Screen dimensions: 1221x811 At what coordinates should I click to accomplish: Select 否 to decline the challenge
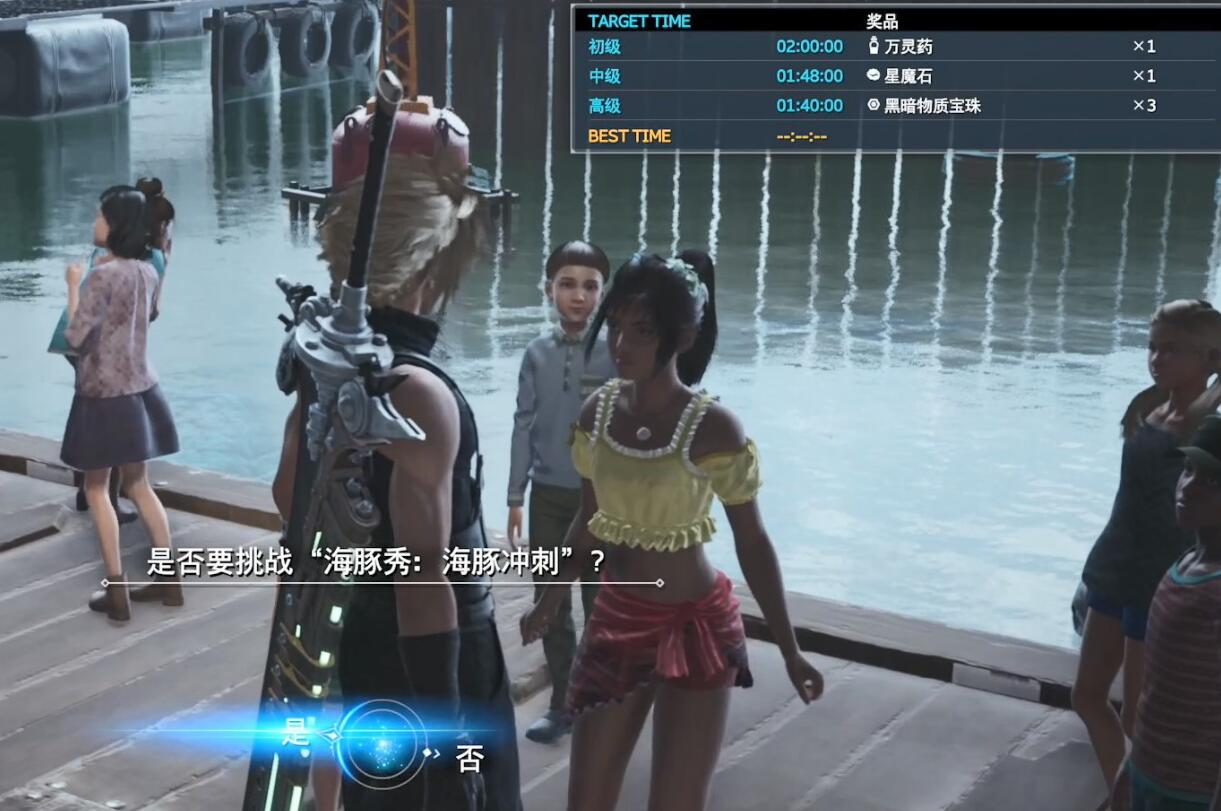click(469, 758)
